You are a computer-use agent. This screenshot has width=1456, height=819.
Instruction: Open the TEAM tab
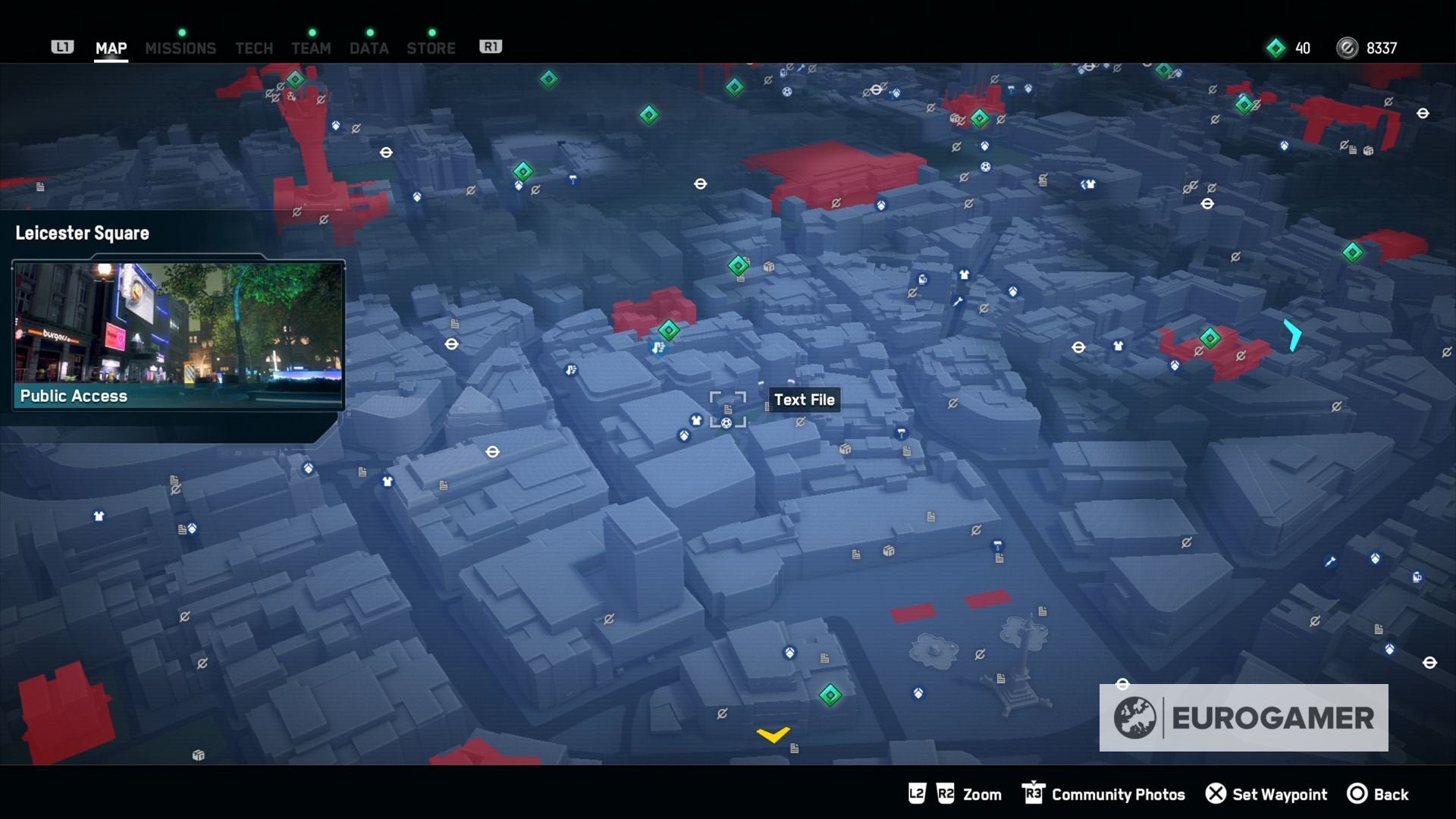(x=311, y=48)
